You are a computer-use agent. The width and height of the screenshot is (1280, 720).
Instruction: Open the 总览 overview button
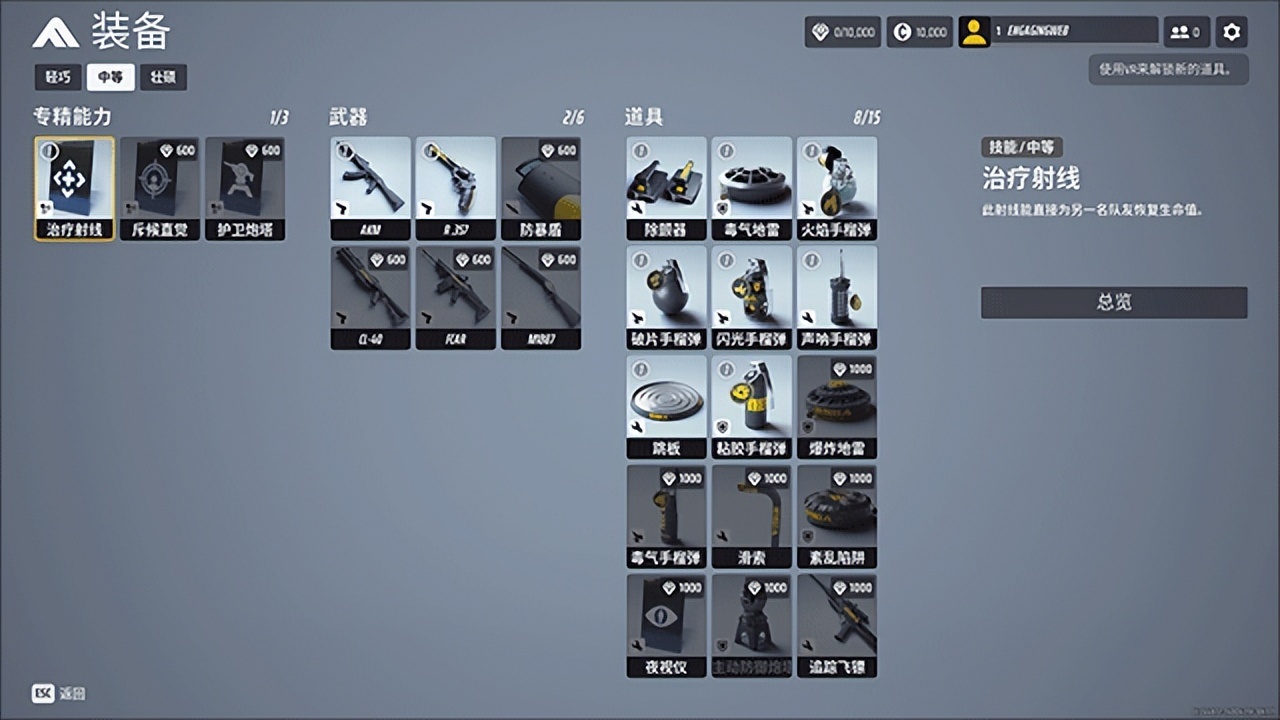click(1114, 302)
